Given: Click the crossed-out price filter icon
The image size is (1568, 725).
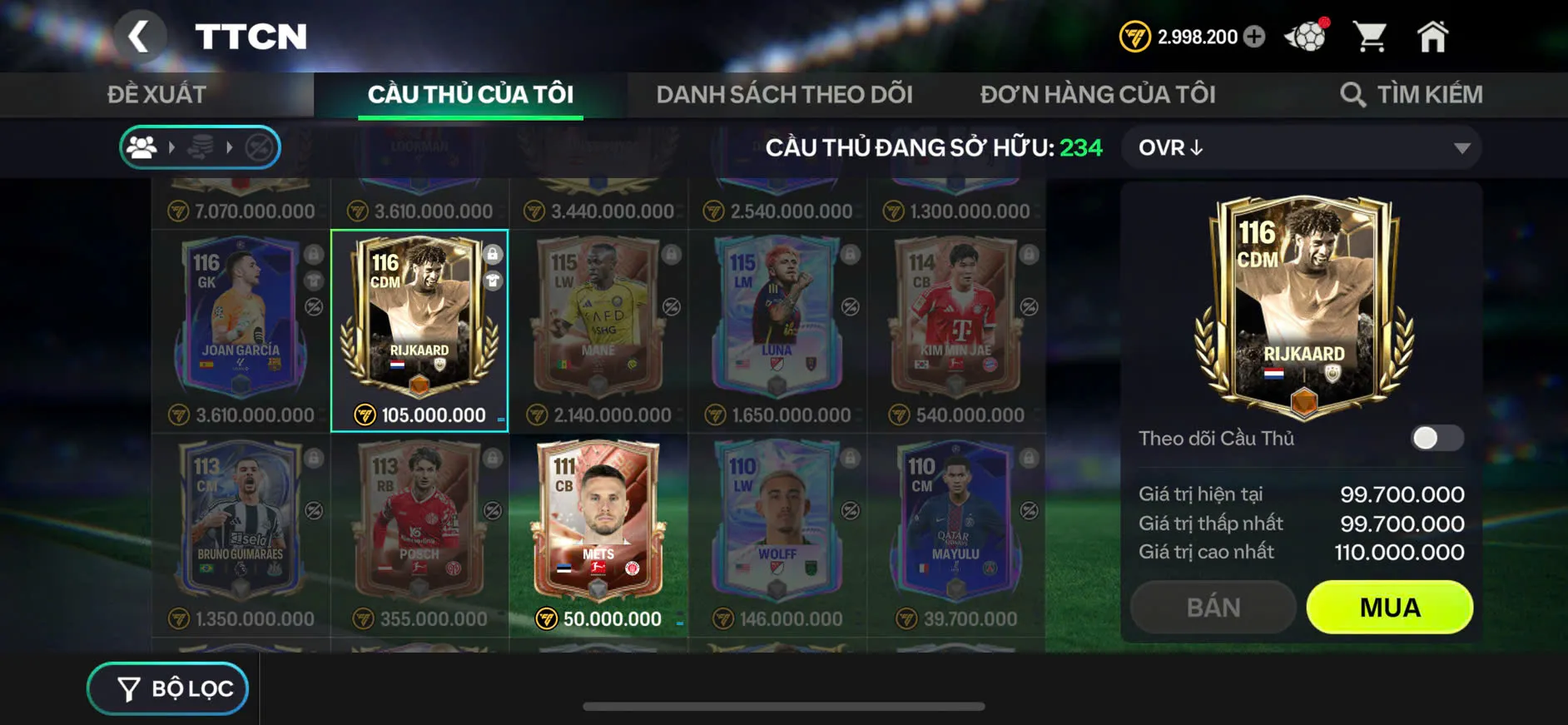Looking at the screenshot, I should 258,147.
